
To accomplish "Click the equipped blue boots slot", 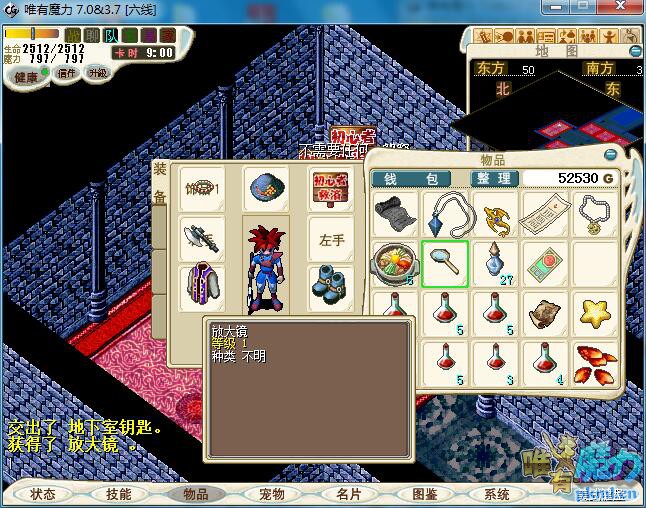I will (331, 285).
